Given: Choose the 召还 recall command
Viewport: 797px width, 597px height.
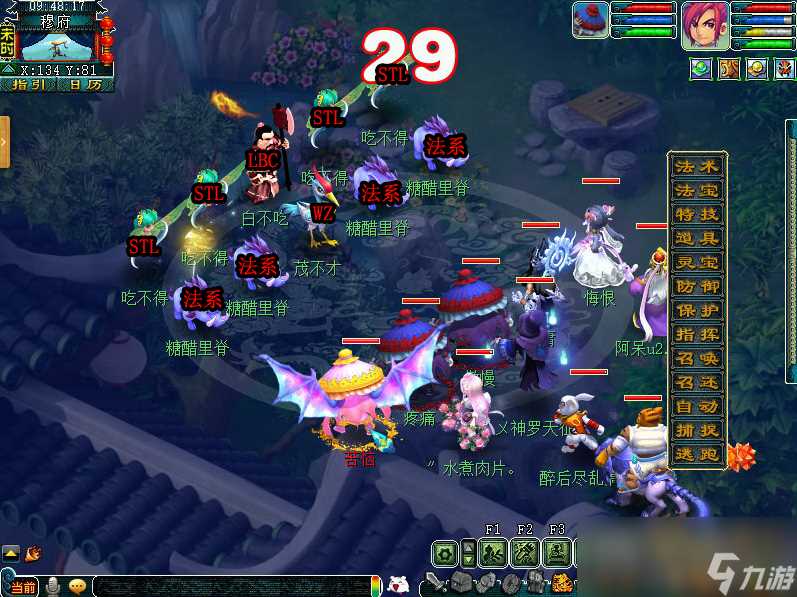Looking at the screenshot, I should pos(697,382).
